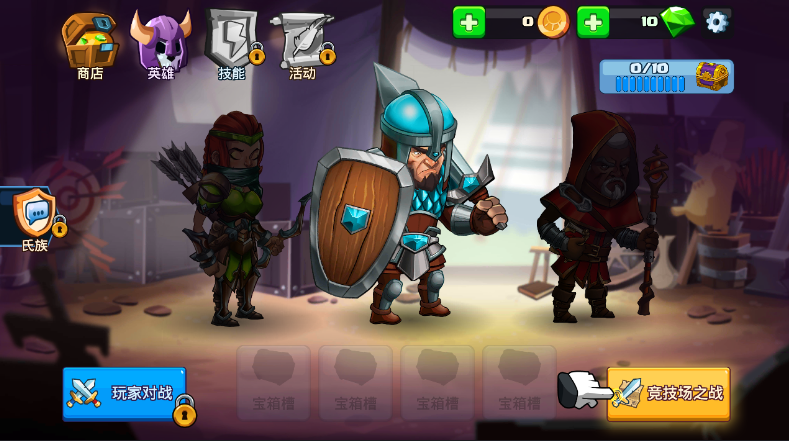Add green gems with the plus button
This screenshot has height=441, width=789.
(593, 22)
